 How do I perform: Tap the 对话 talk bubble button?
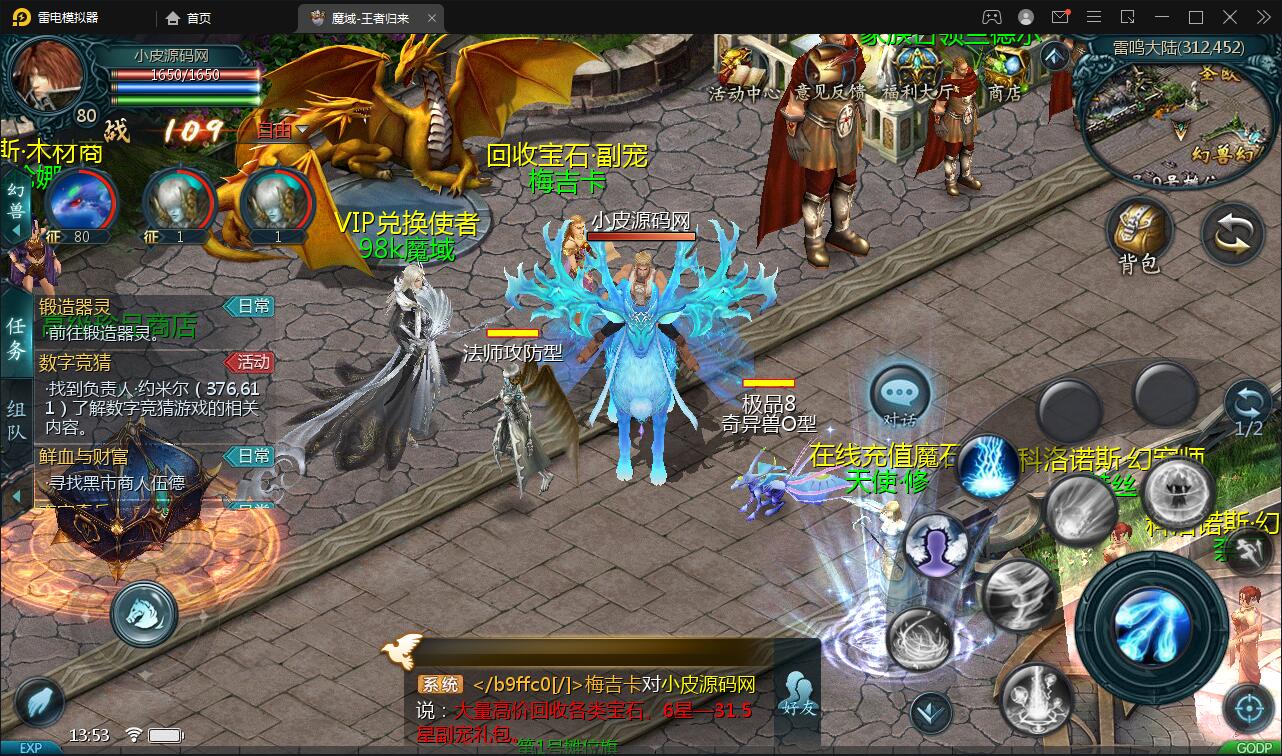(899, 395)
